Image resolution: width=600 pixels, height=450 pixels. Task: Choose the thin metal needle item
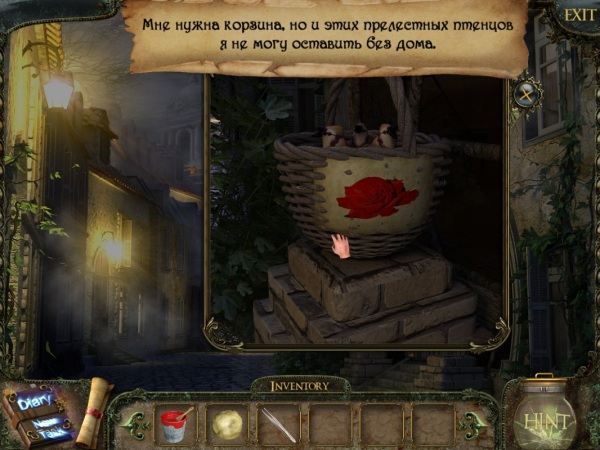tap(279, 425)
